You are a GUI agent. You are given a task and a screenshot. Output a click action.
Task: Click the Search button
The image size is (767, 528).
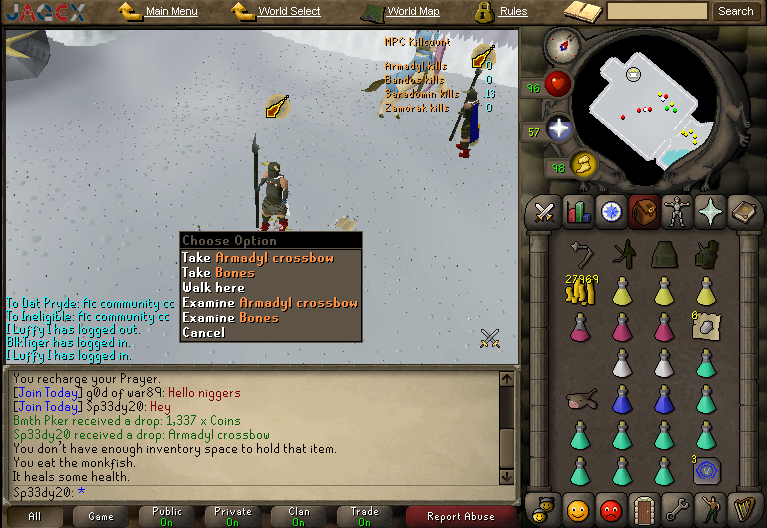pyautogui.click(x=735, y=12)
